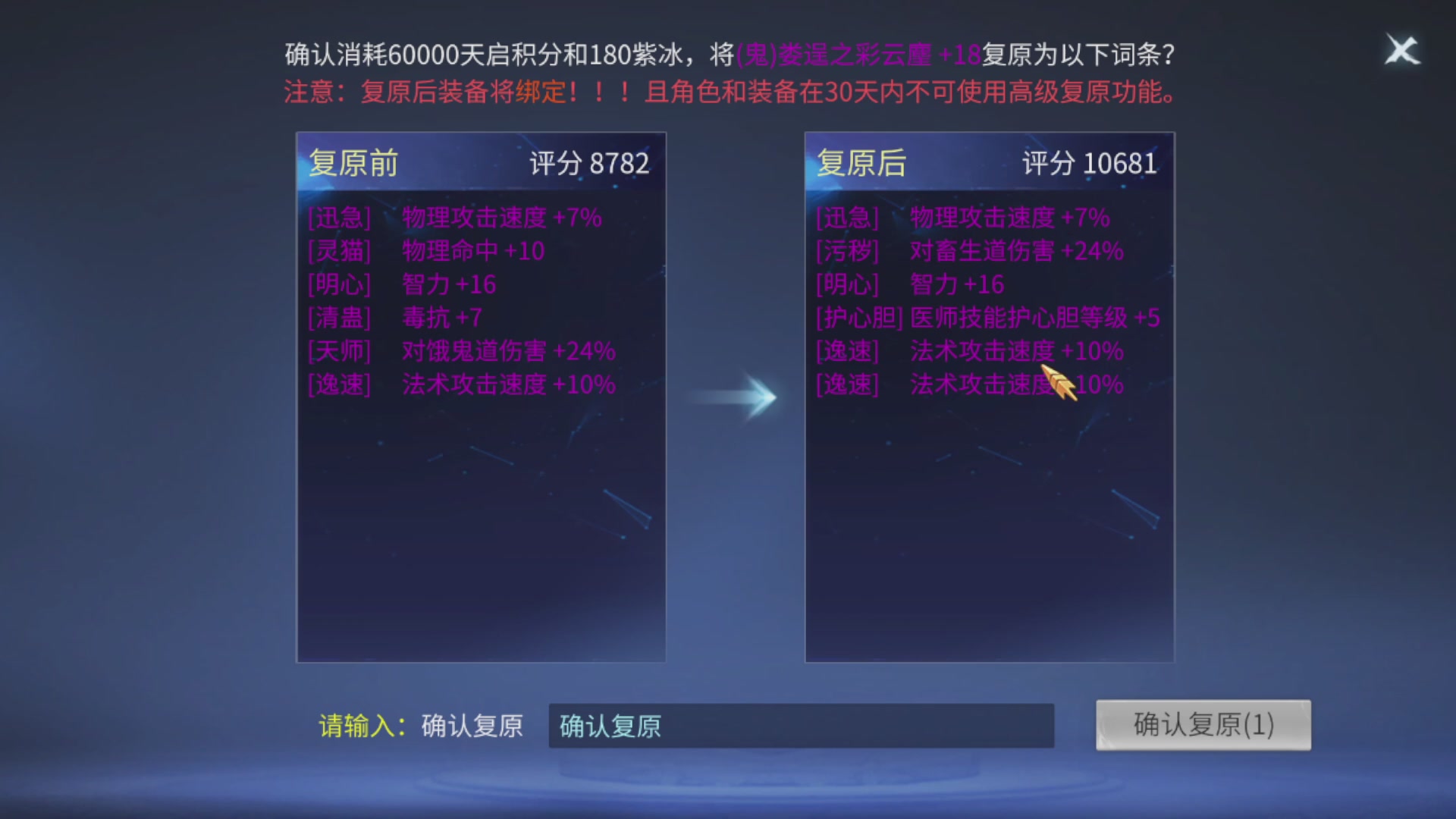This screenshot has height=819, width=1456.
Task: Click the [迅急] 物理攻击速度 +7% attribute entry
Action: tap(453, 218)
